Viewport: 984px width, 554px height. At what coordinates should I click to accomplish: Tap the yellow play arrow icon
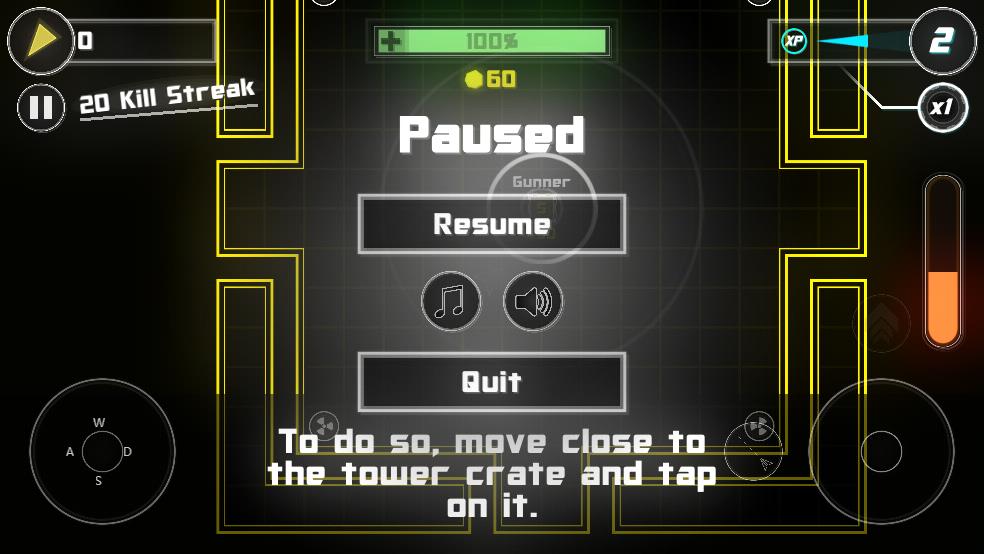pyautogui.click(x=41, y=40)
